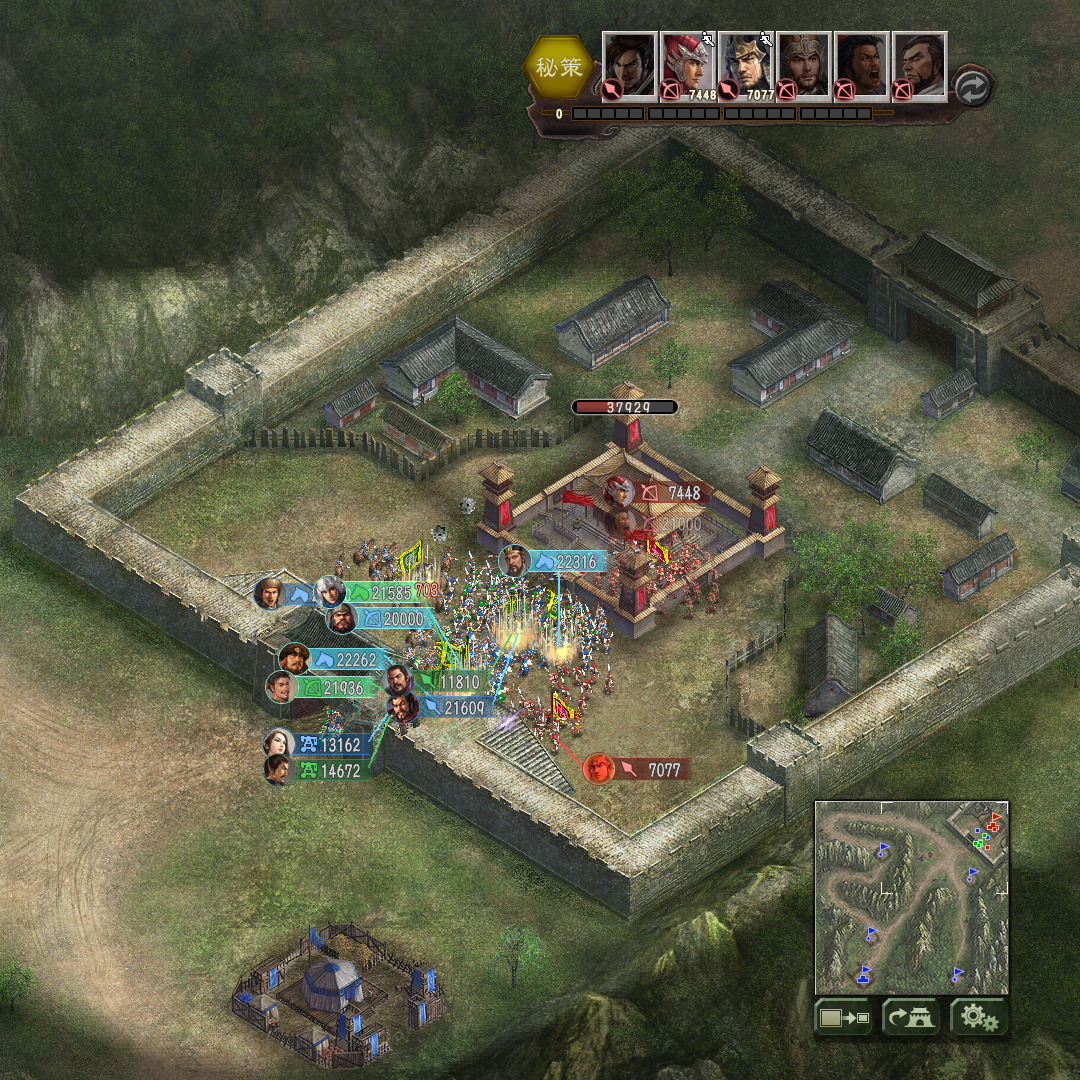Open the 秘策 secret plan hexagon
This screenshot has width=1080, height=1080.
558,68
